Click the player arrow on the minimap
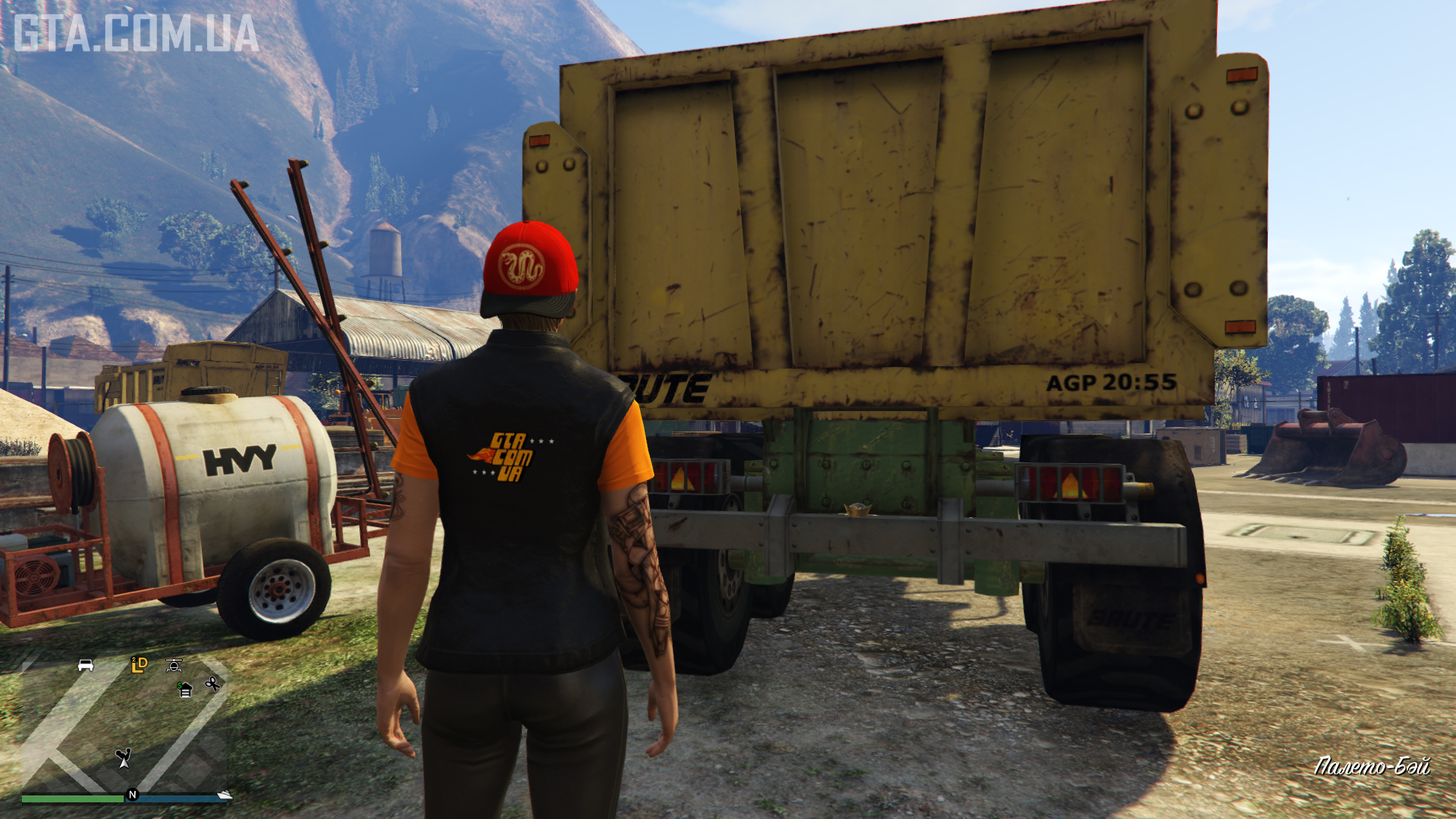The width and height of the screenshot is (1456, 819). [x=124, y=758]
